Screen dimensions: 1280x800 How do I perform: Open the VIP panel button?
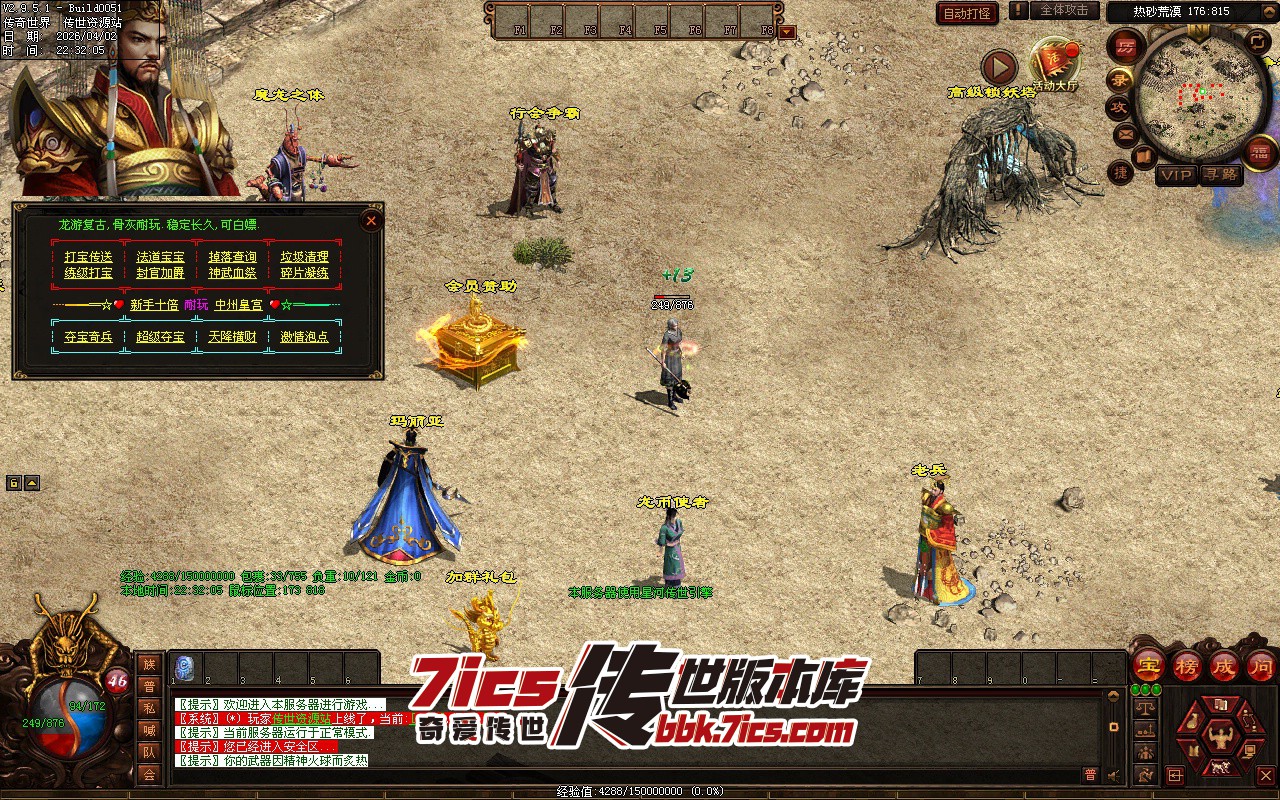[1176, 175]
